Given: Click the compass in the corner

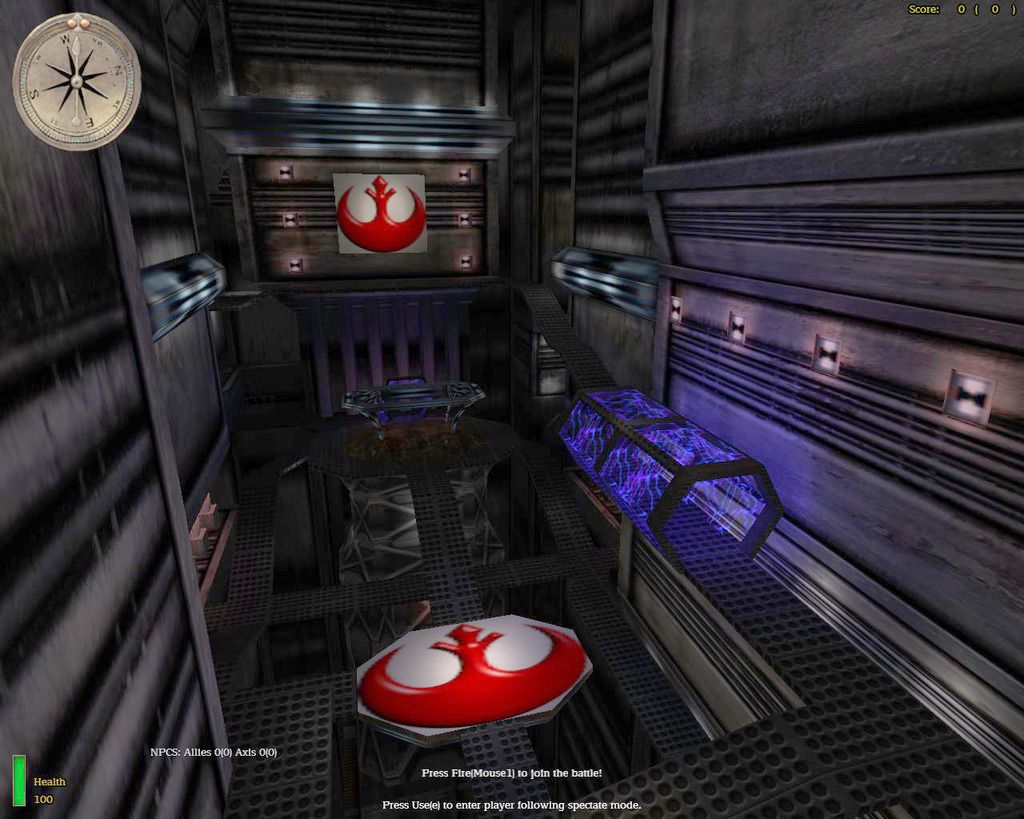Looking at the screenshot, I should point(77,82).
